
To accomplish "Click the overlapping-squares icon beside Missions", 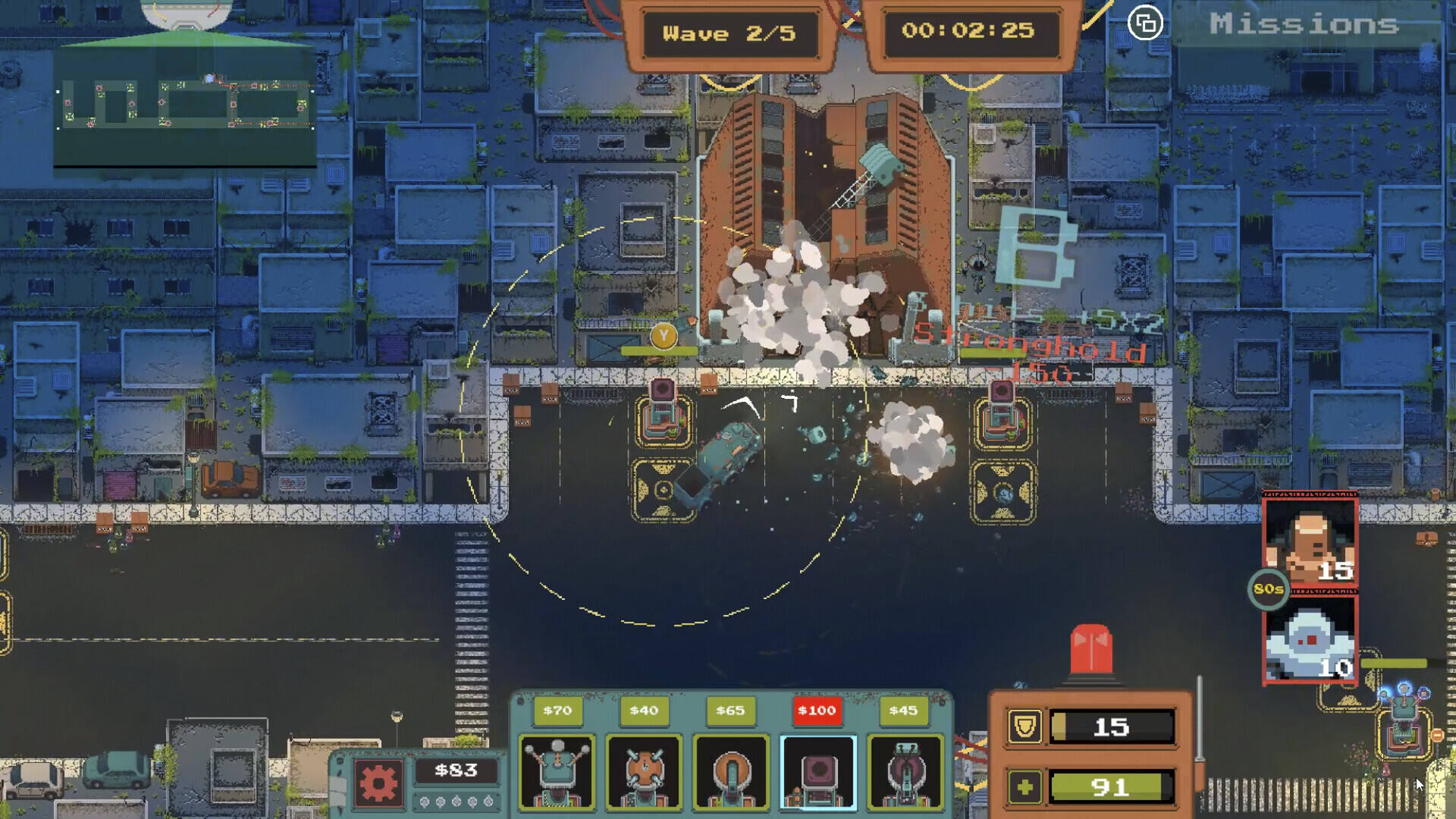I will 1145,24.
